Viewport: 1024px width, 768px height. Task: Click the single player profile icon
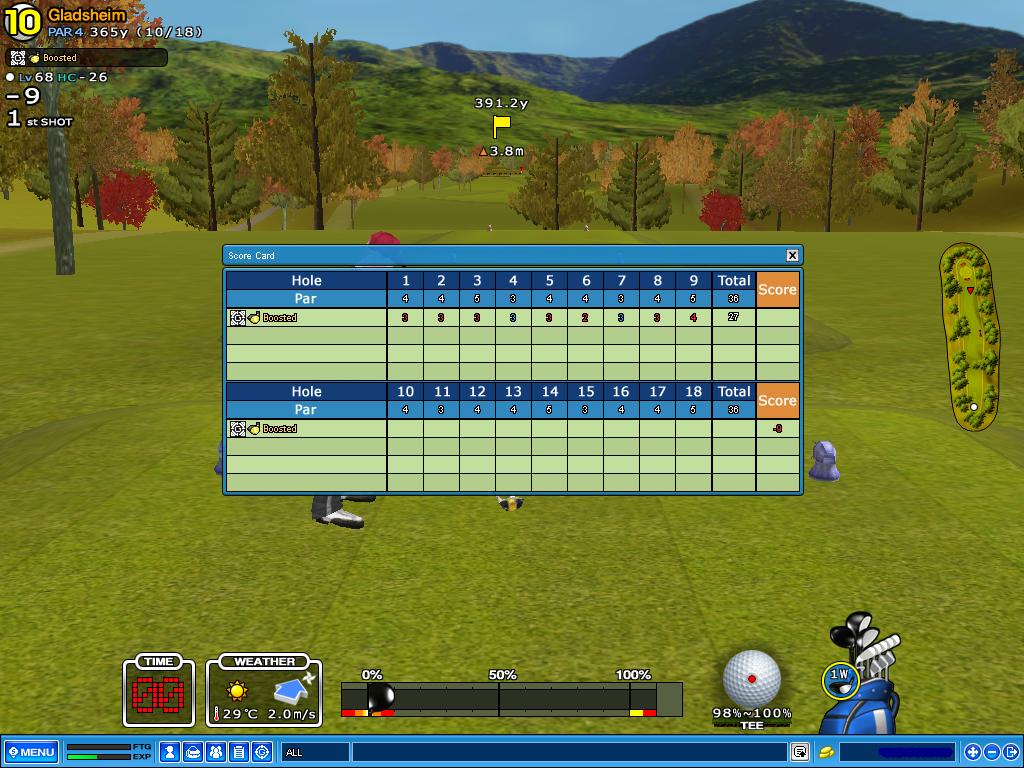170,752
